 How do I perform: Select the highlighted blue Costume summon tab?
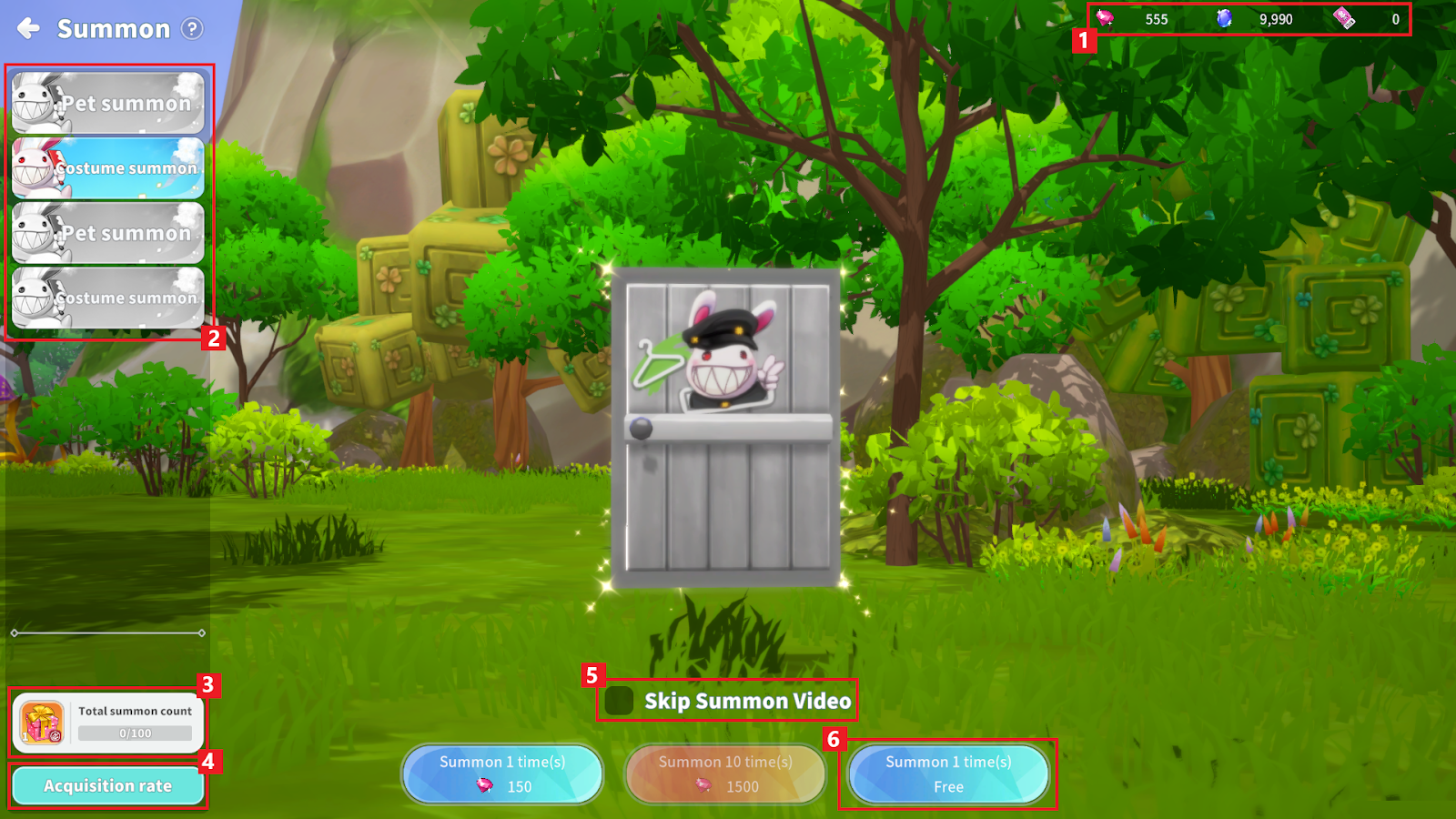pos(108,168)
